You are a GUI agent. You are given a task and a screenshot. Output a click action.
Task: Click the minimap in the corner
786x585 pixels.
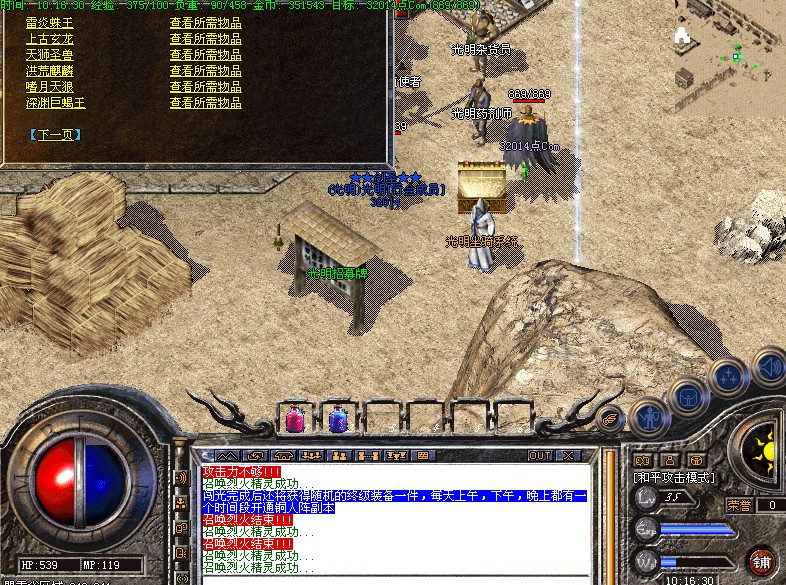click(731, 50)
